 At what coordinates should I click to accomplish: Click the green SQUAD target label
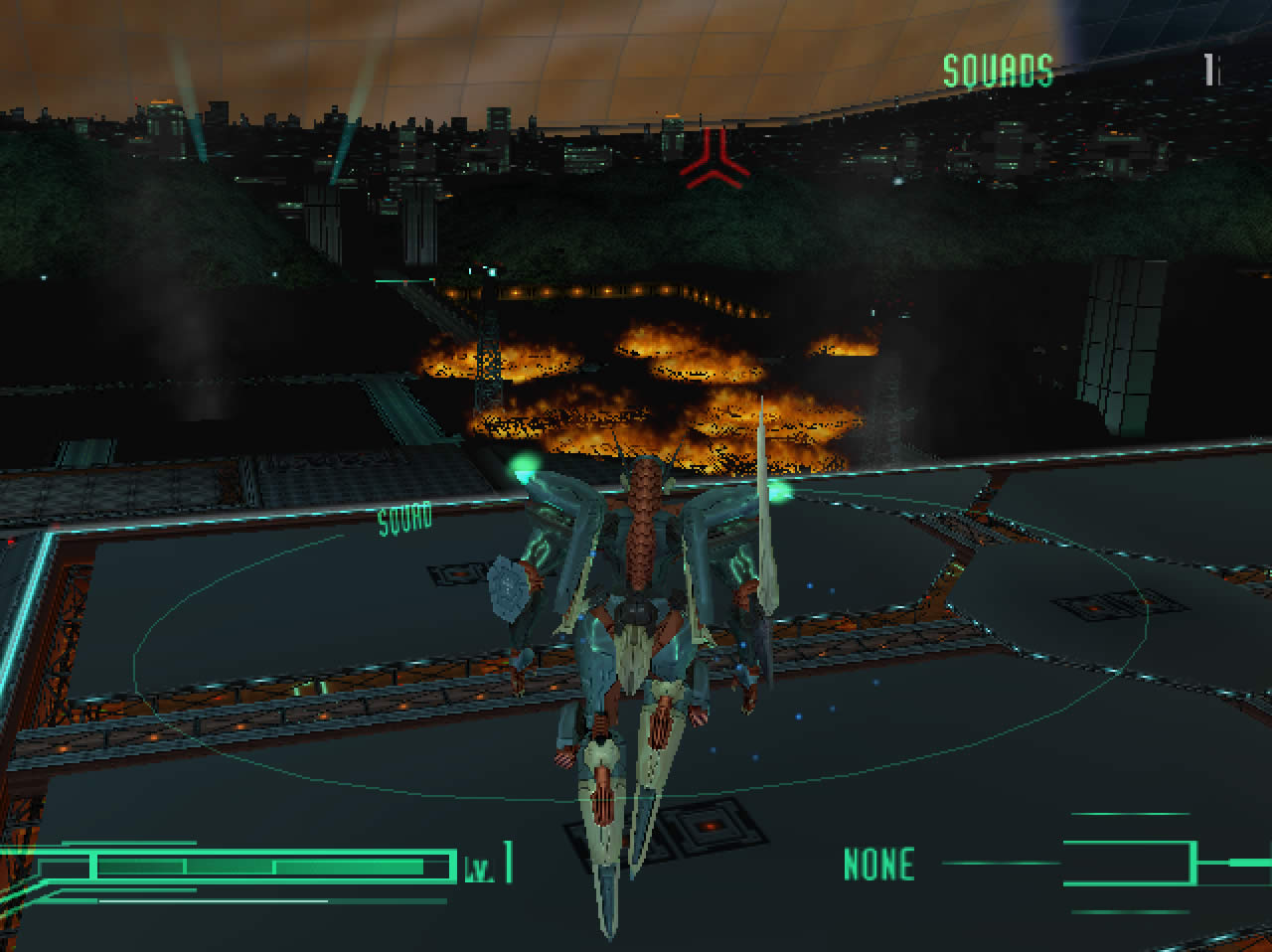[404, 518]
